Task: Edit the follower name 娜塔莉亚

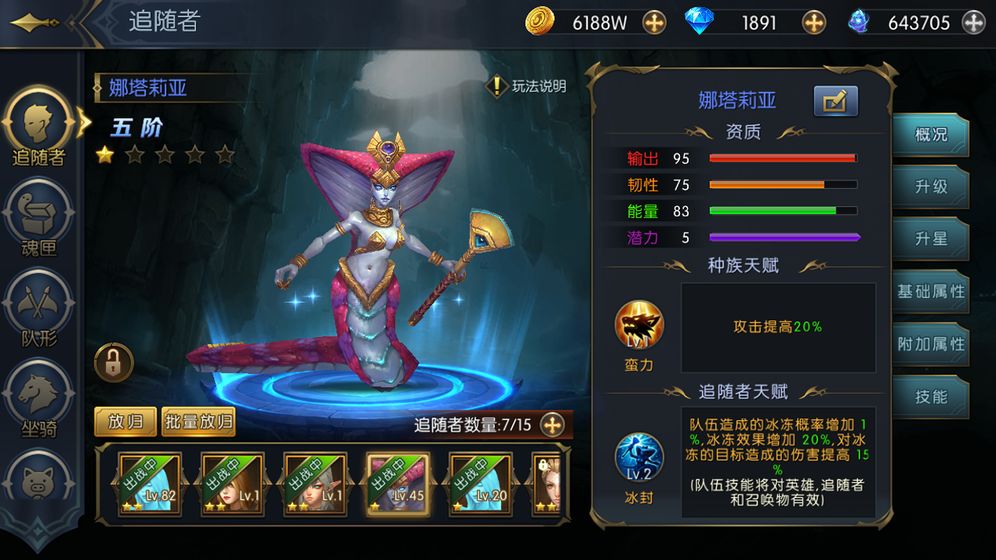Action: tap(836, 101)
